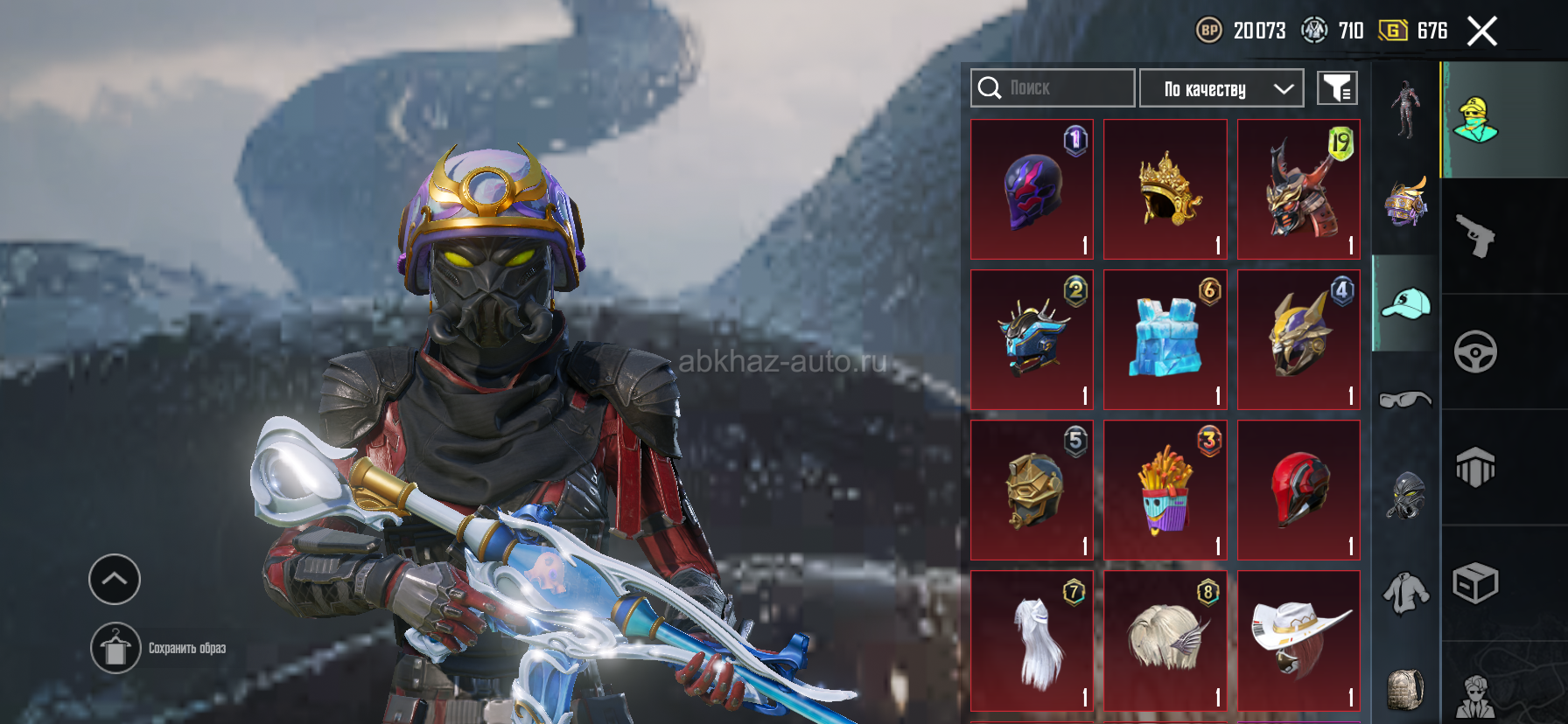
Task: Click the round up-arrow expand button
Action: click(x=115, y=579)
